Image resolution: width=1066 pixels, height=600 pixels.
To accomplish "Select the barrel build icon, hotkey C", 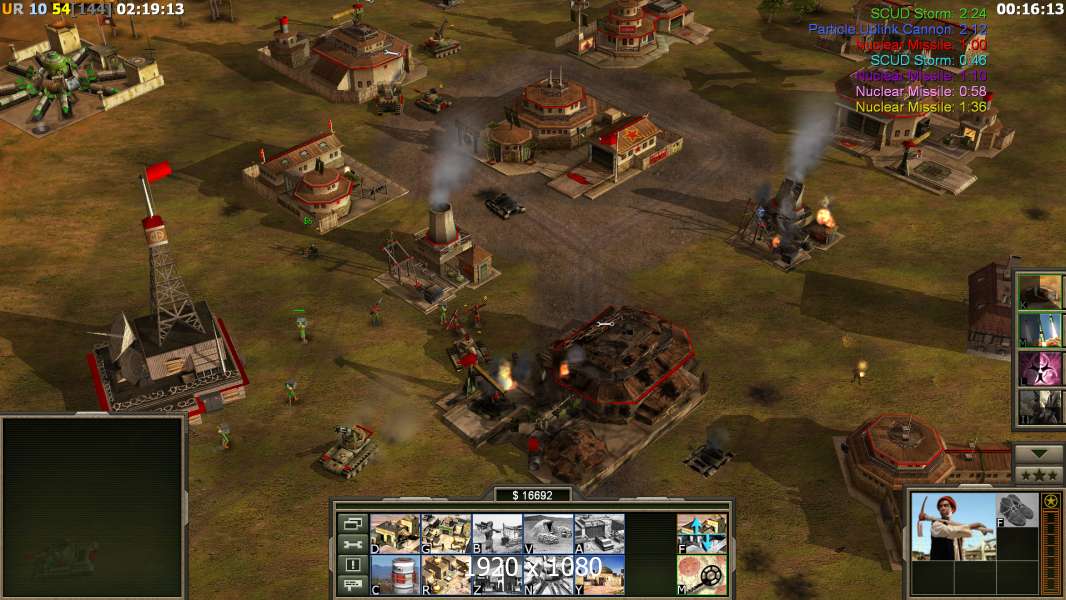I will (x=395, y=575).
